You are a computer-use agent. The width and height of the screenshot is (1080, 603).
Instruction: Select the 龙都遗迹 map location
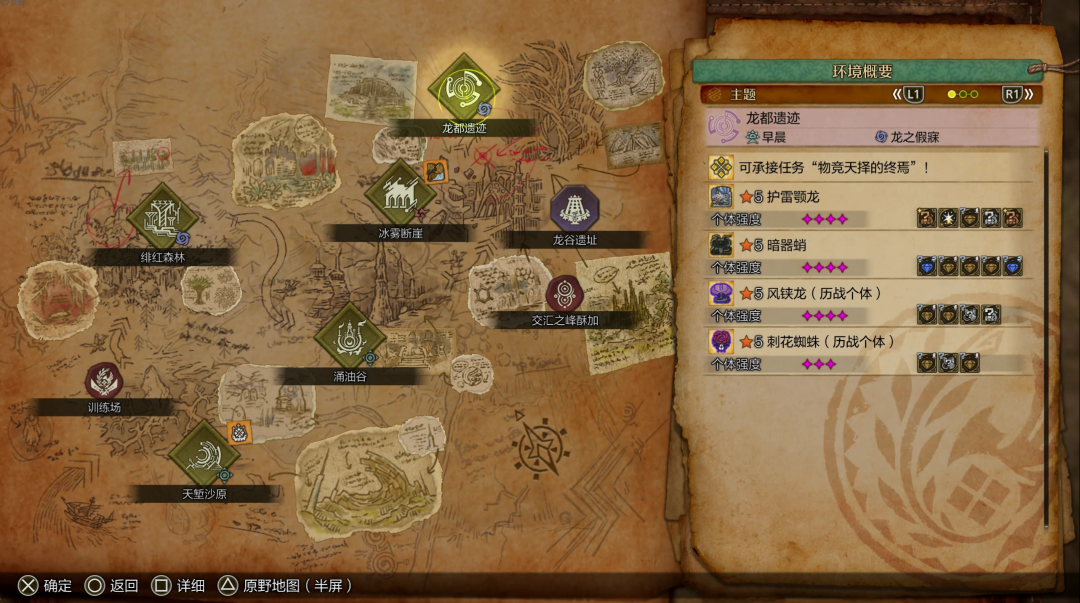tap(462, 89)
